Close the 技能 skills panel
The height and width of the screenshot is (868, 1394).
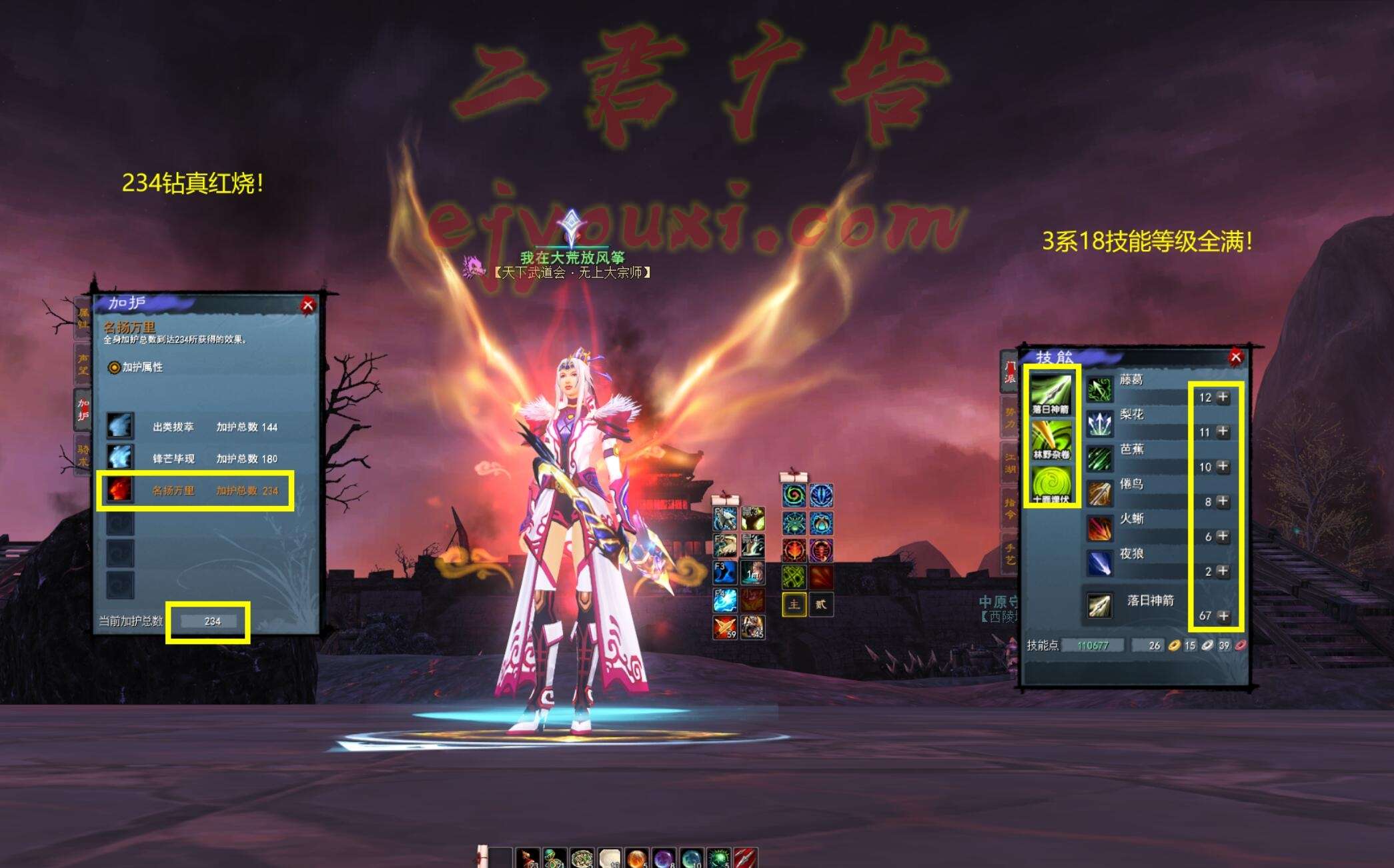(x=1235, y=357)
